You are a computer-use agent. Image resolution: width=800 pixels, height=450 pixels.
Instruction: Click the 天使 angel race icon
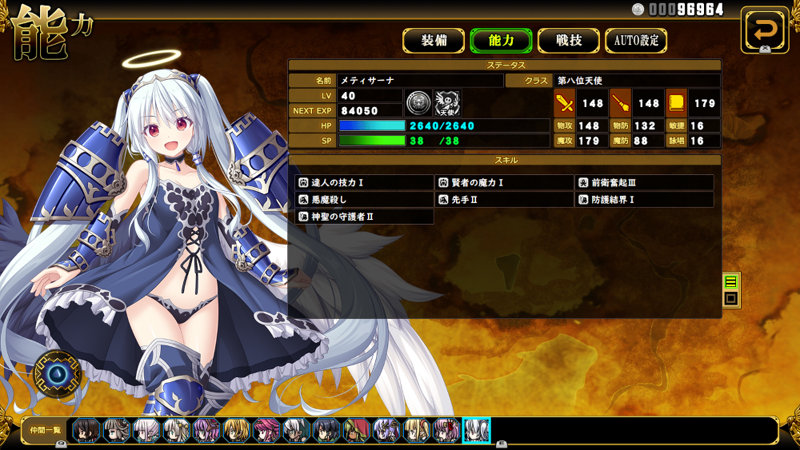(x=447, y=103)
